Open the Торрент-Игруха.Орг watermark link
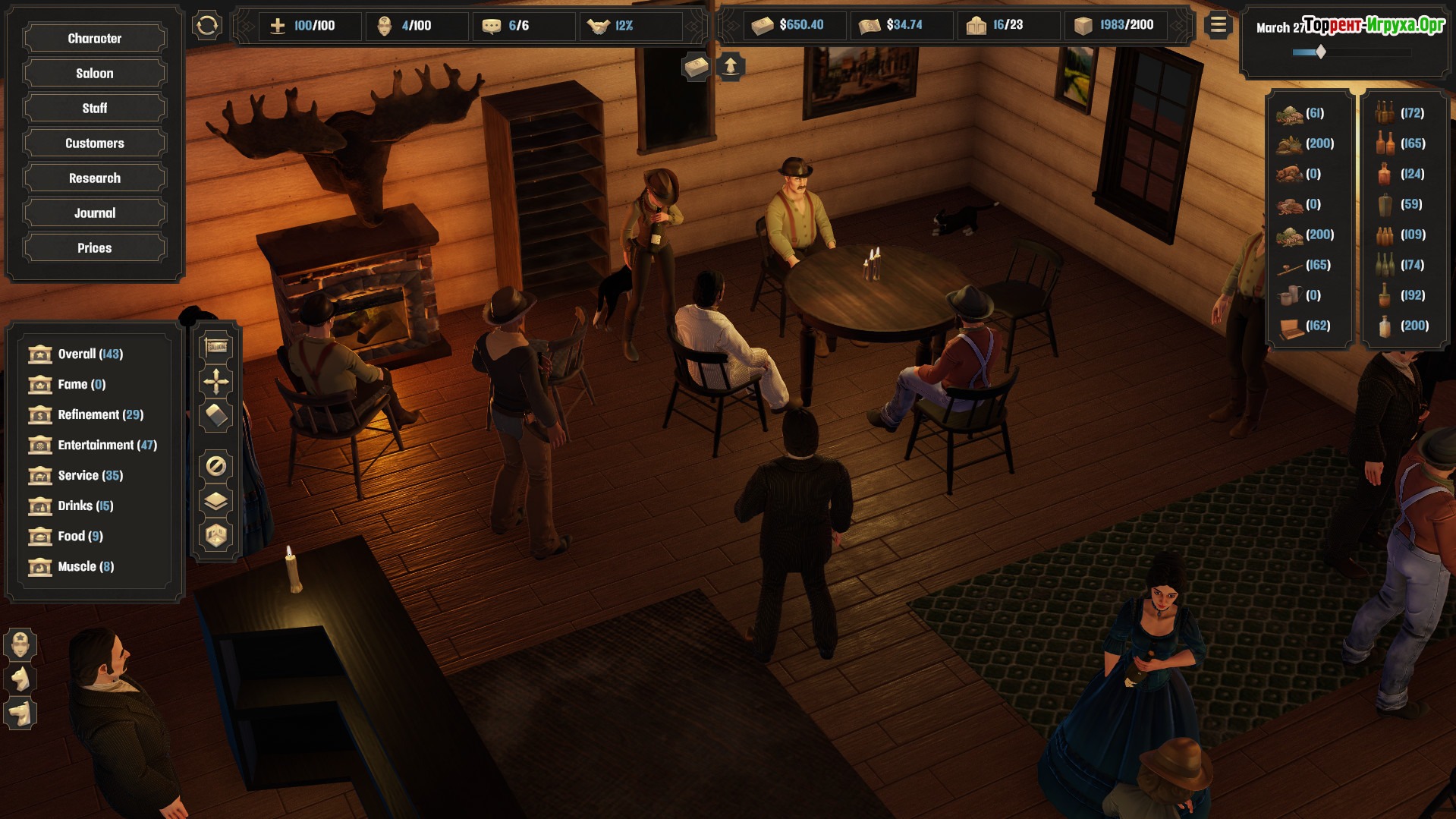Screen dimensions: 1456x819 pos(1373,25)
